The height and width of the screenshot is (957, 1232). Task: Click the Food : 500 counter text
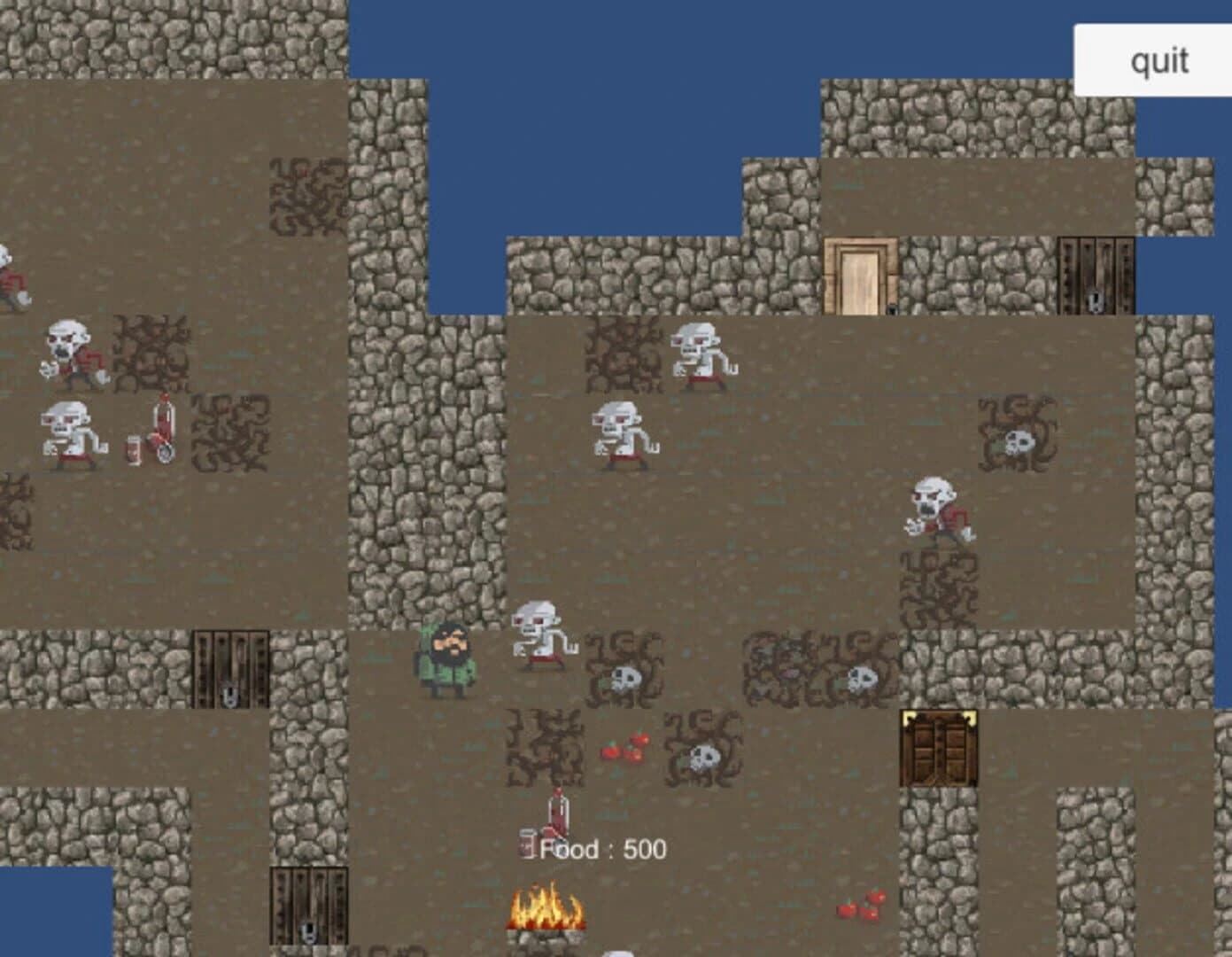click(601, 848)
